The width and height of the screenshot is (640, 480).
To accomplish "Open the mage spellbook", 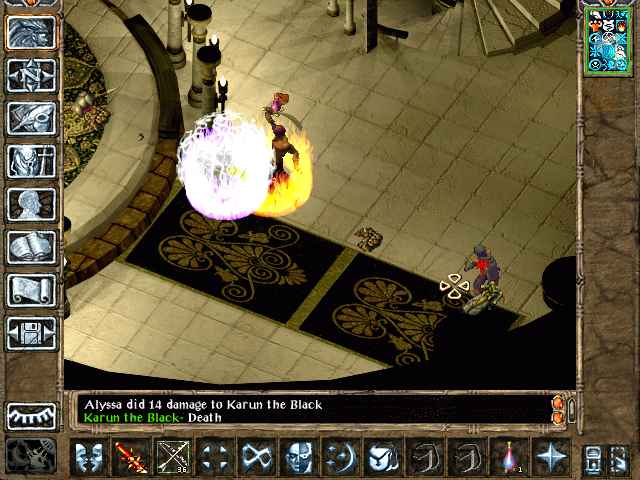I will pyautogui.click(x=32, y=247).
